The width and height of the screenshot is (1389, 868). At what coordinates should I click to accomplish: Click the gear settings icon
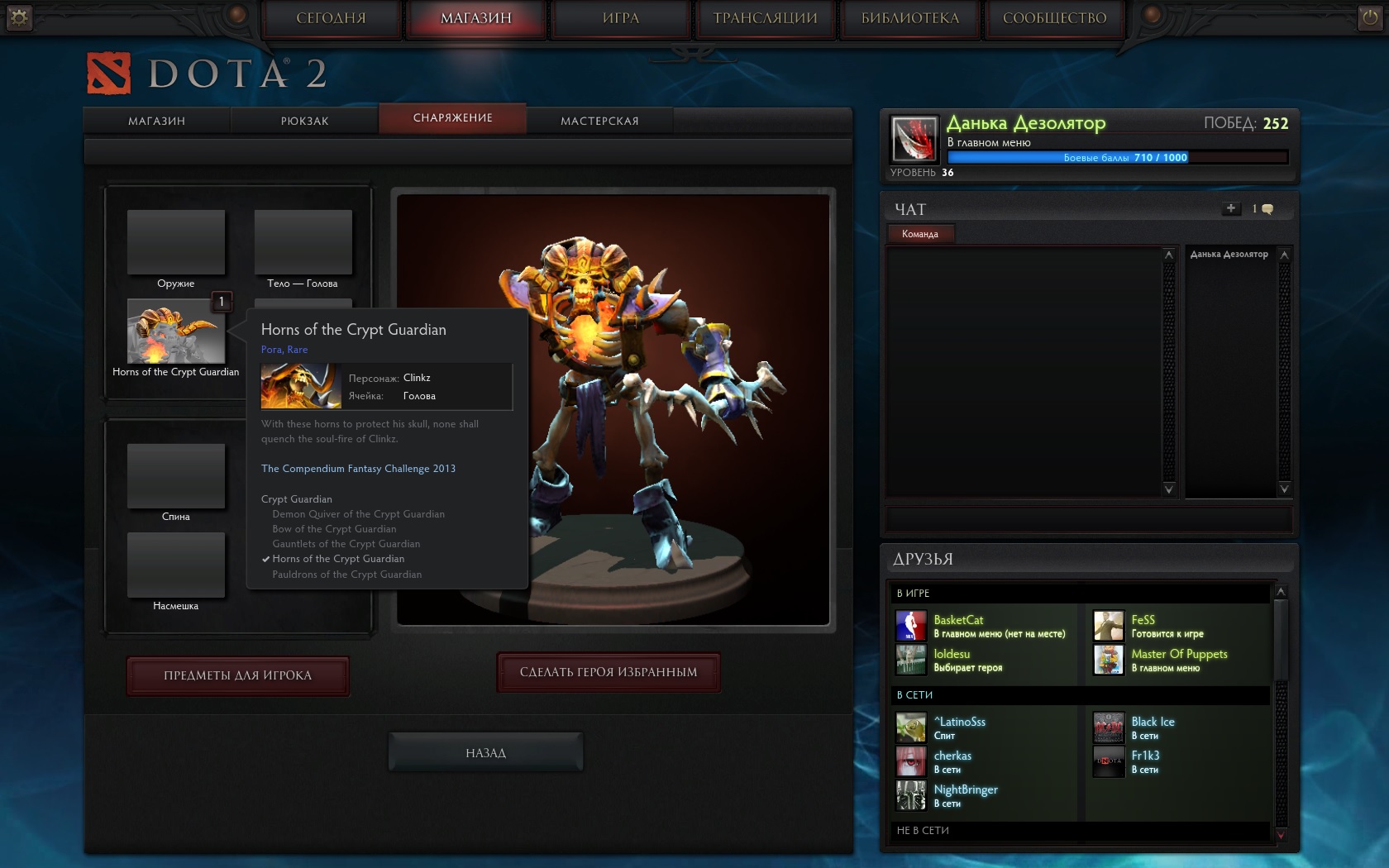pos(19,17)
